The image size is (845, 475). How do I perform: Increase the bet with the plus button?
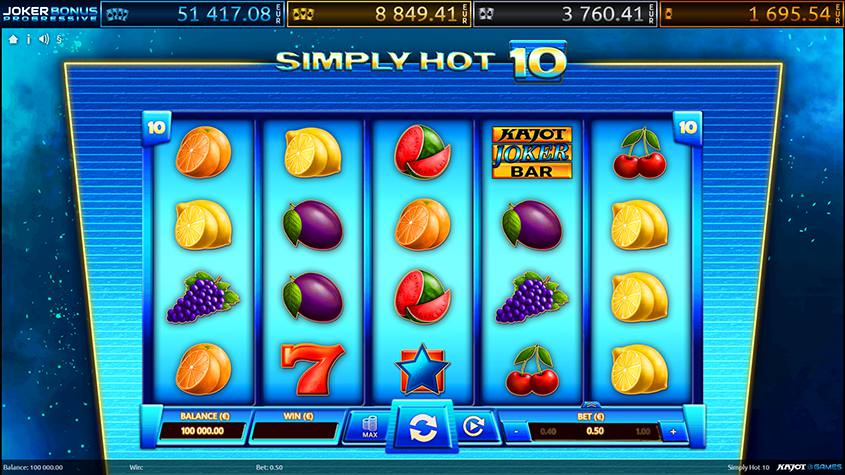point(673,432)
